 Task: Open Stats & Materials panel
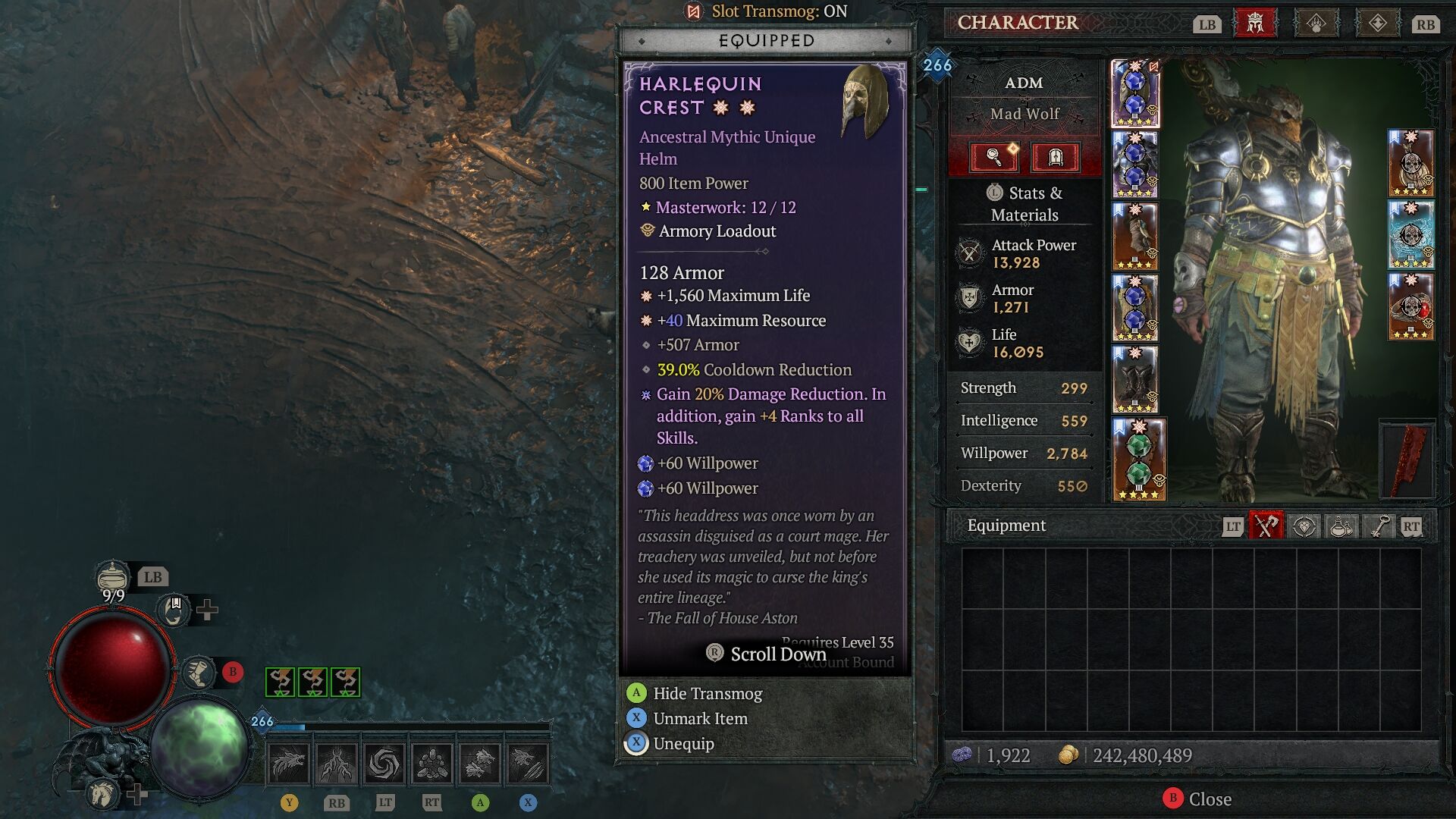click(x=1025, y=203)
